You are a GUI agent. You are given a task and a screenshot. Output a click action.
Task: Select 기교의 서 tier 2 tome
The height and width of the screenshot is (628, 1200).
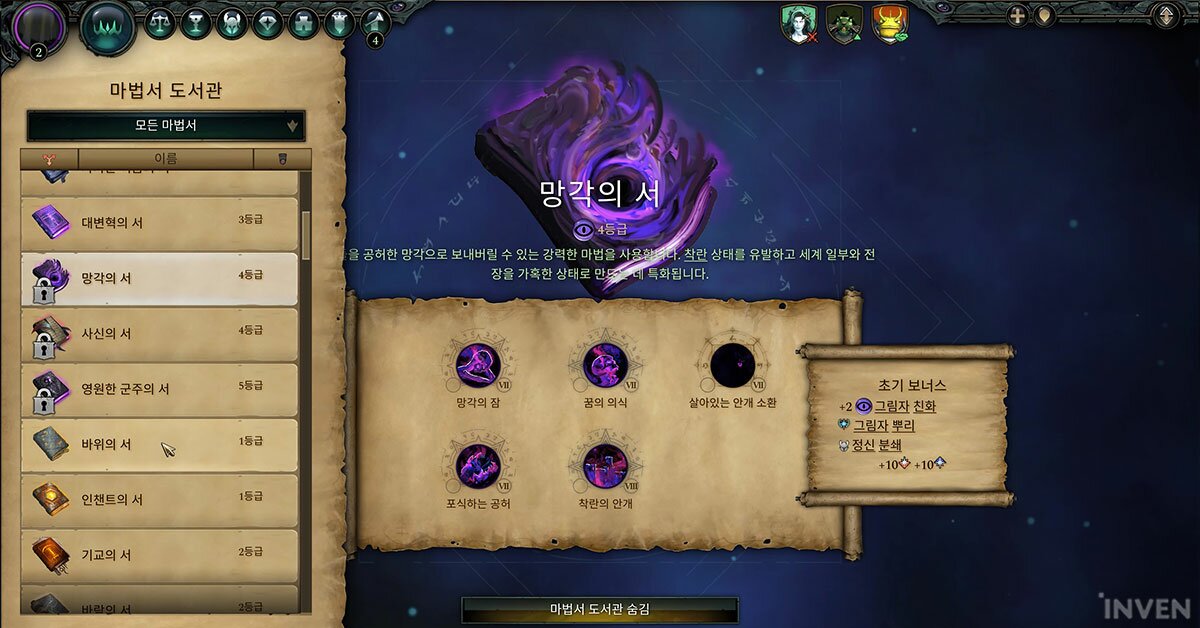point(160,554)
